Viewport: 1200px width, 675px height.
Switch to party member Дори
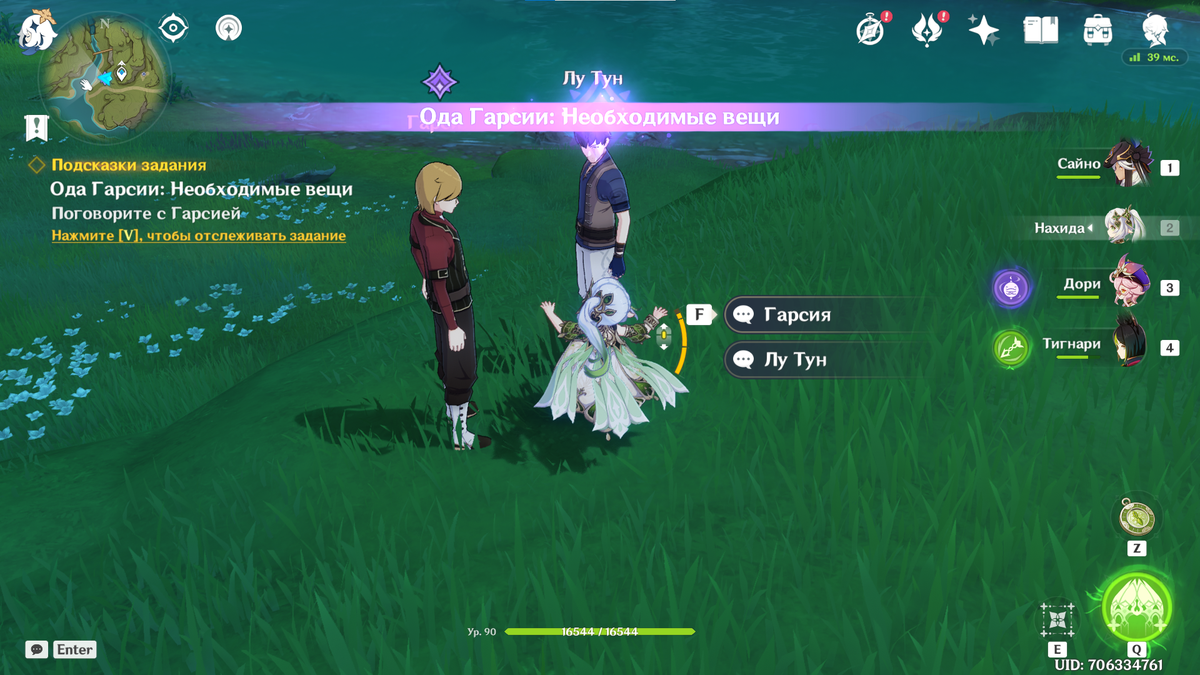coord(1130,285)
